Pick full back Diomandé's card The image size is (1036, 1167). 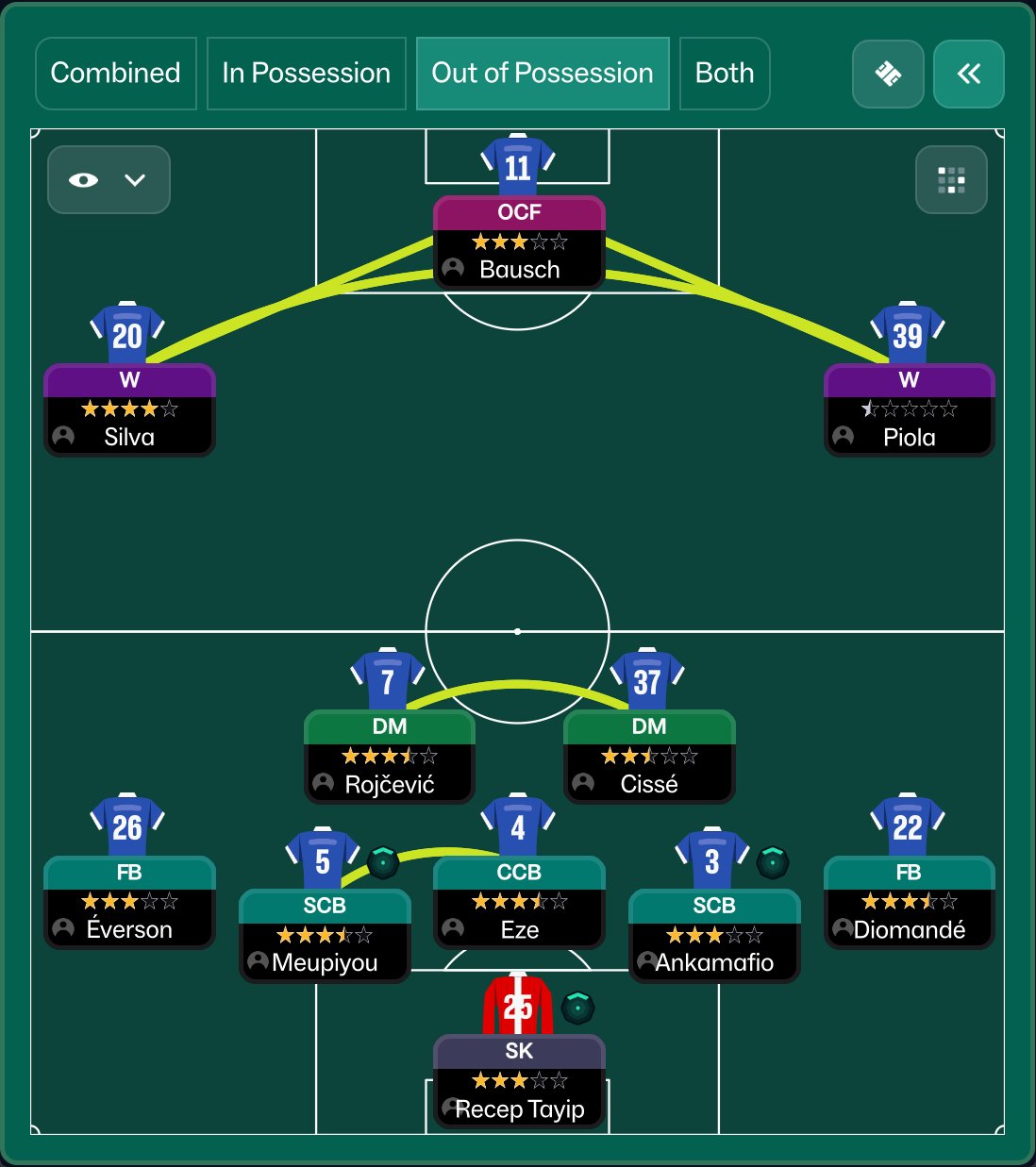[x=909, y=902]
